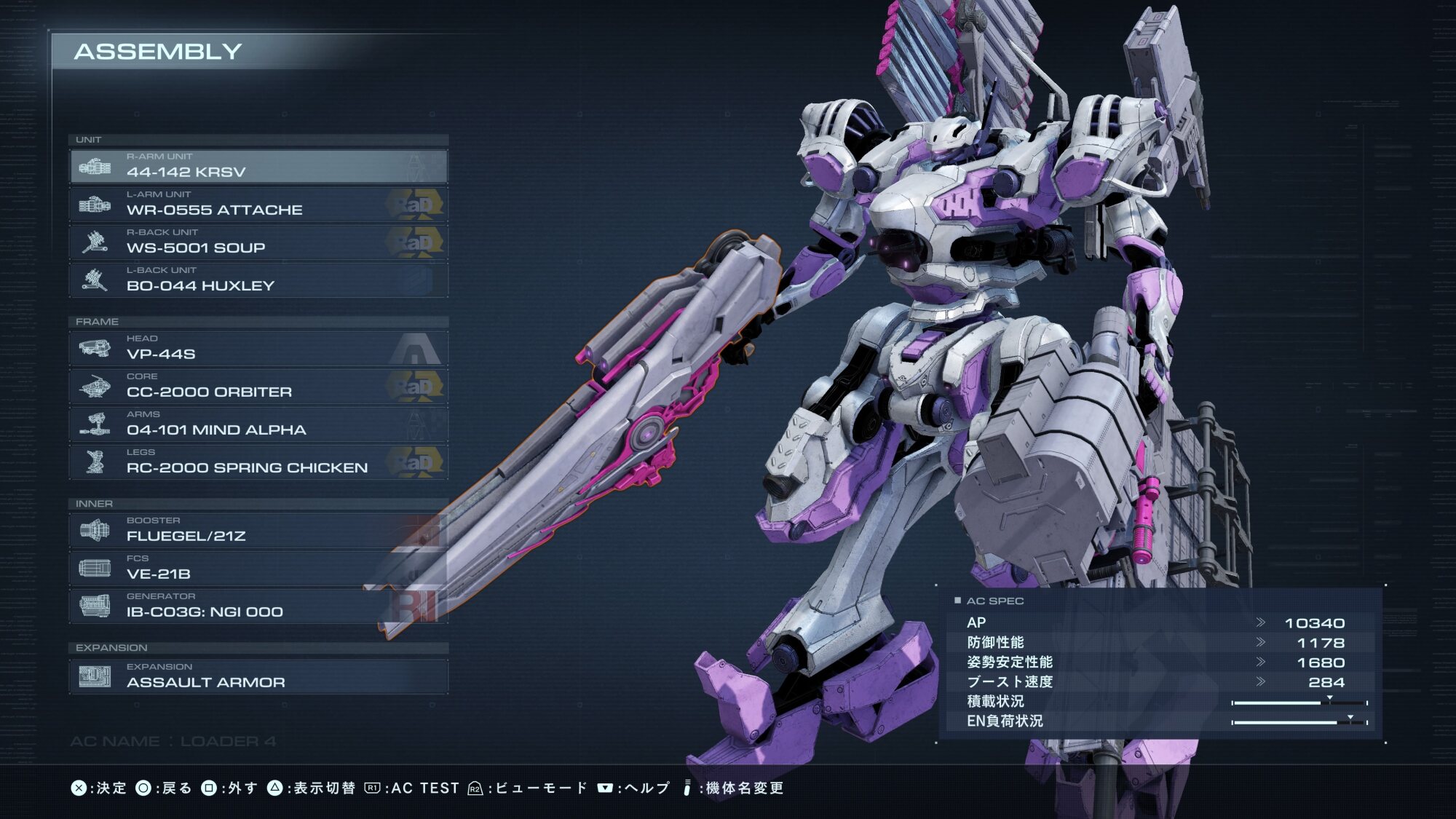1456x819 pixels.
Task: Choose the RC-2000 SPRING CHICKEN legs
Action: pos(258,462)
